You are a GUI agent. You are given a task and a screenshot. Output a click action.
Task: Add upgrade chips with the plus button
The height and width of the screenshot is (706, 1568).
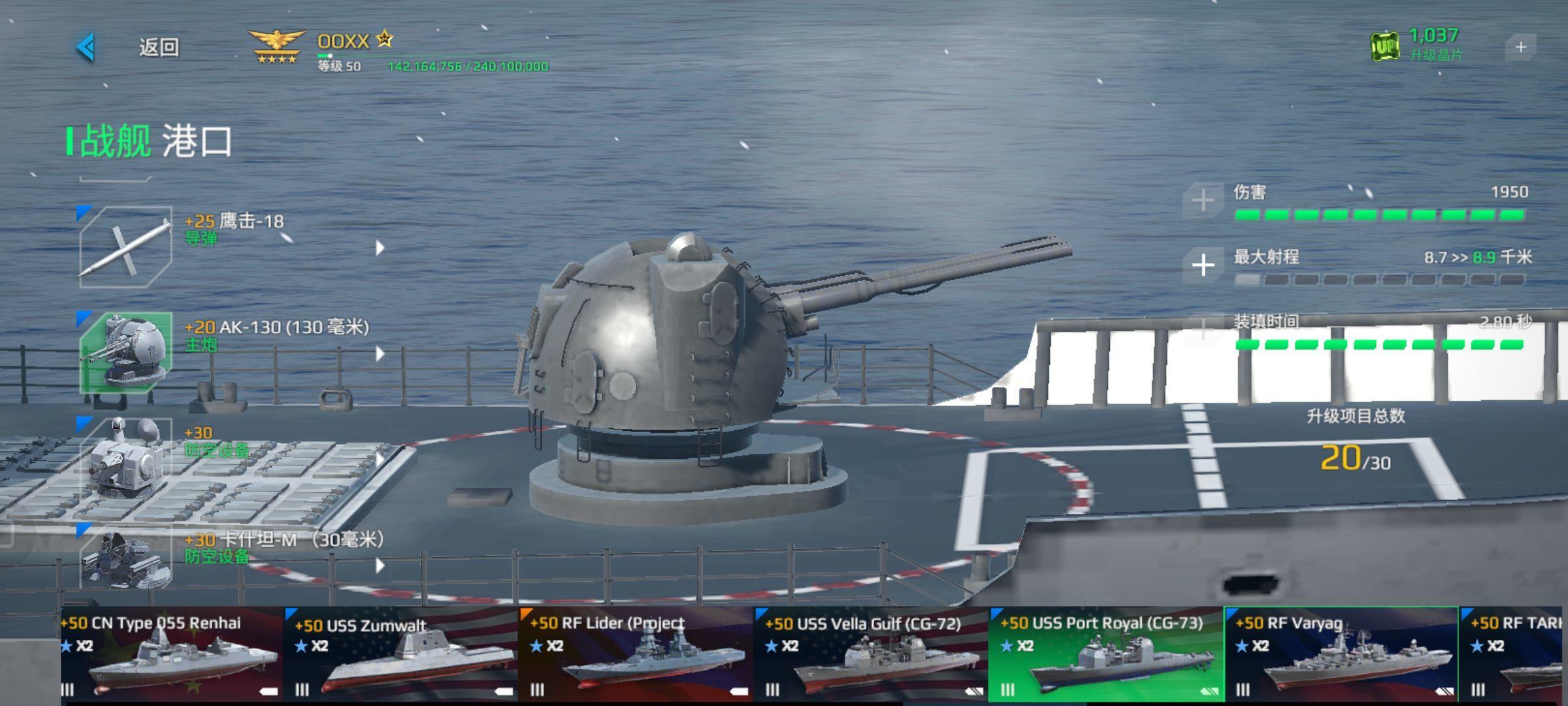pyautogui.click(x=1520, y=47)
